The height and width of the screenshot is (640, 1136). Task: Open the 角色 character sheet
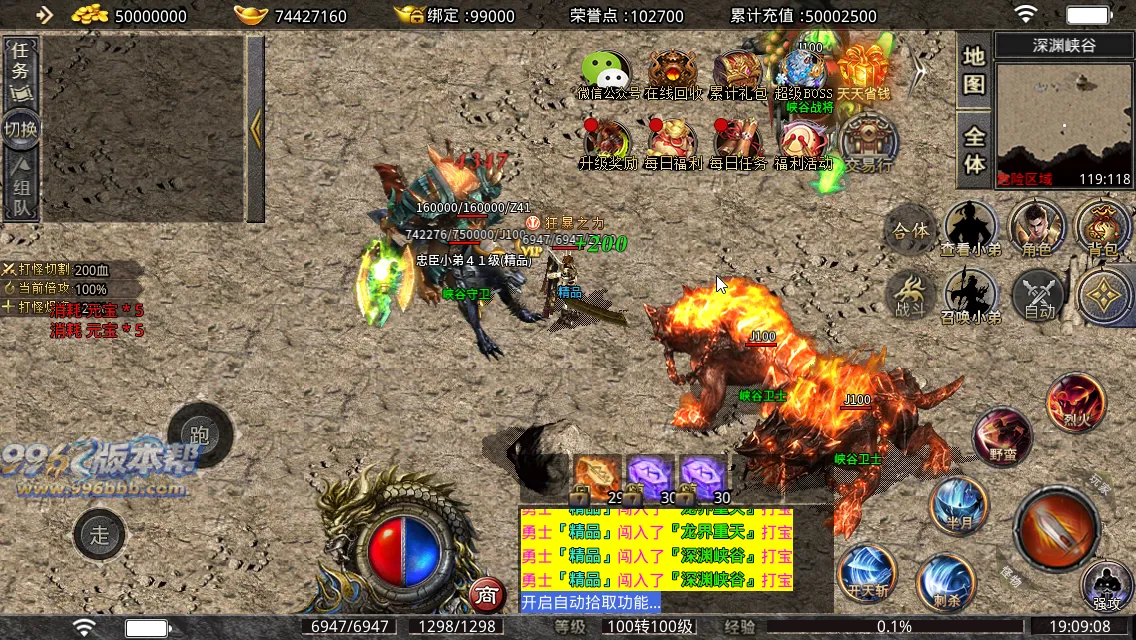click(1037, 225)
